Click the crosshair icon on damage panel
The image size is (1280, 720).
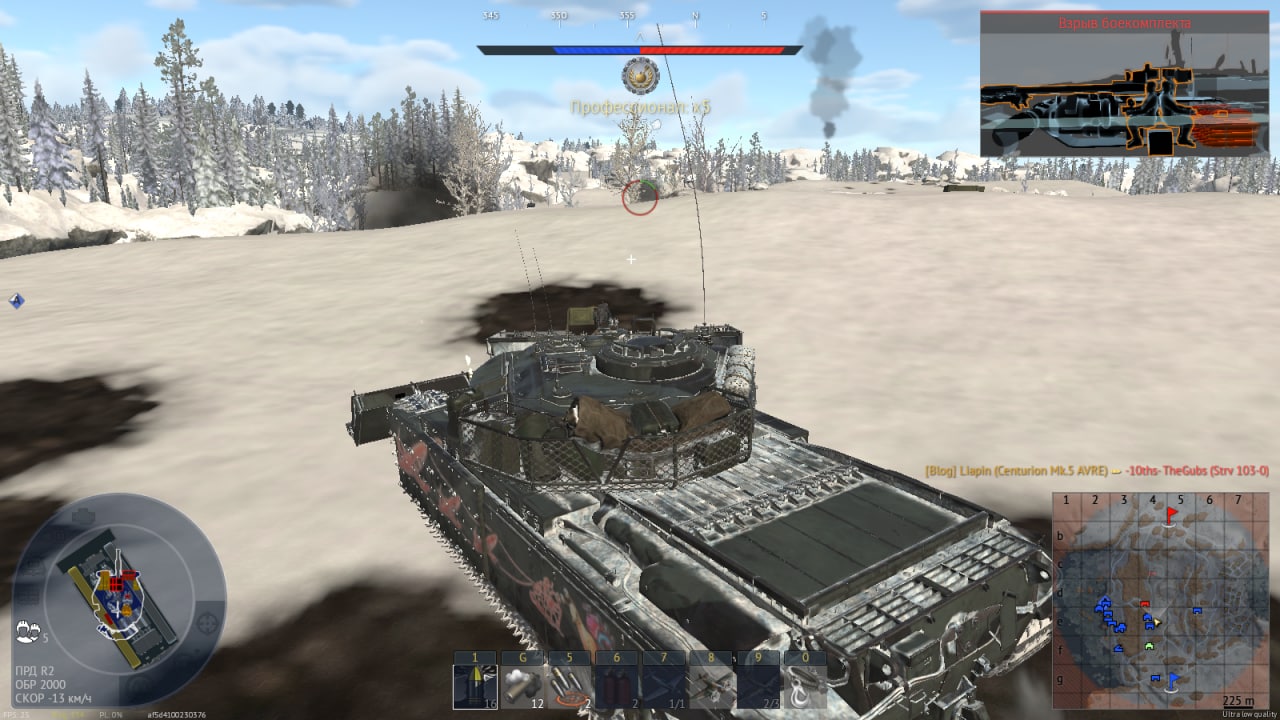coord(208,622)
